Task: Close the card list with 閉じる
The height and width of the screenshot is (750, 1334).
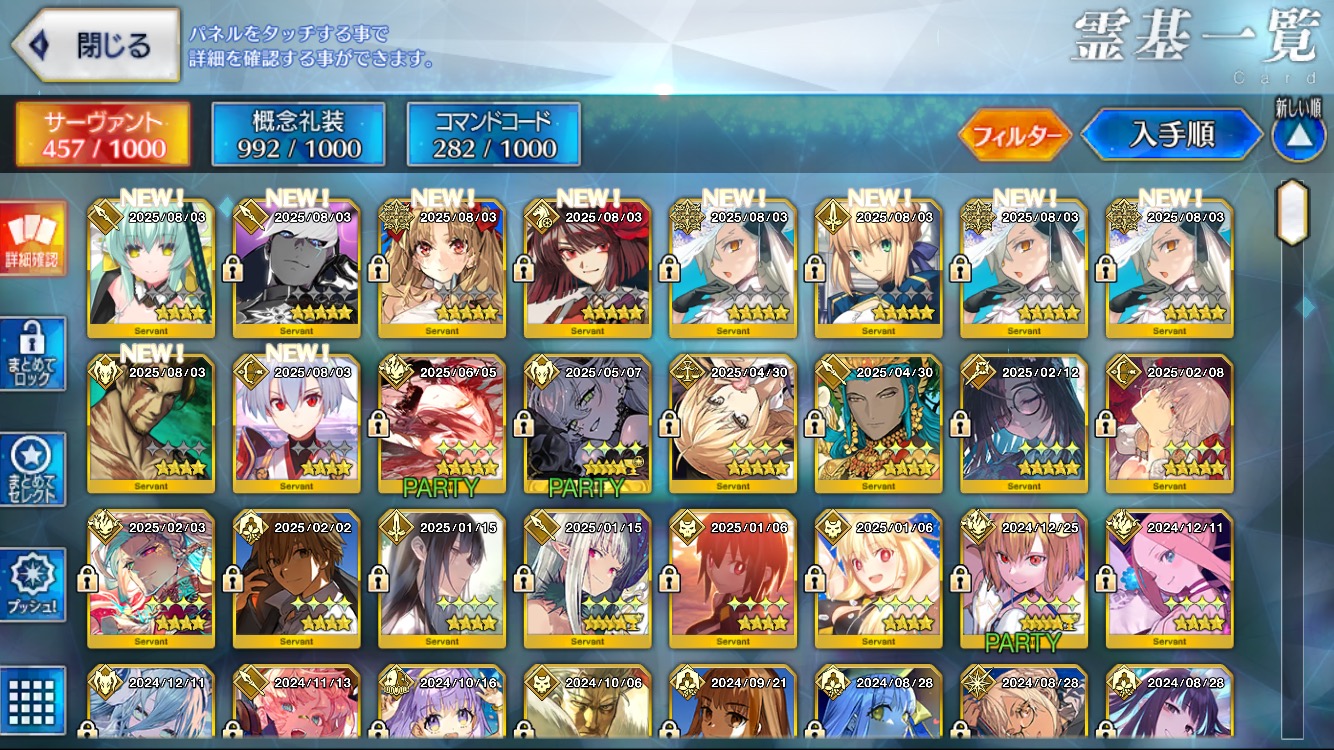Action: (96, 45)
